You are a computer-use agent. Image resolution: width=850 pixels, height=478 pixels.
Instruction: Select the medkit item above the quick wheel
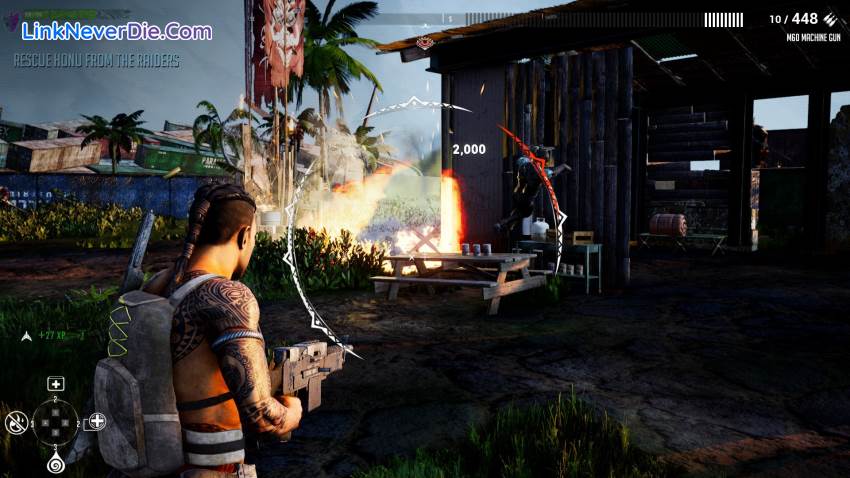coord(56,383)
